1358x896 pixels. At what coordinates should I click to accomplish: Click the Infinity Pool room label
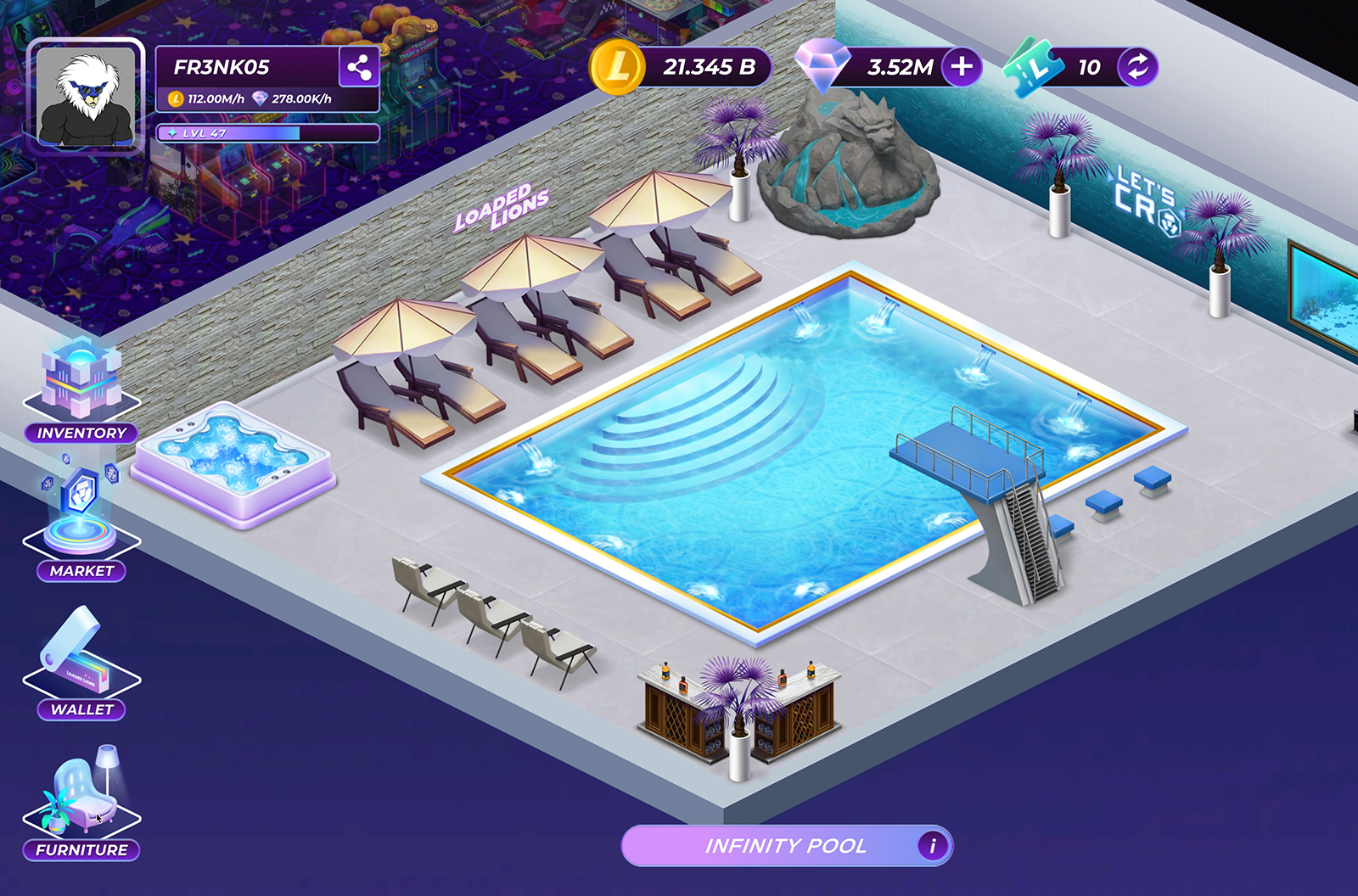(785, 846)
